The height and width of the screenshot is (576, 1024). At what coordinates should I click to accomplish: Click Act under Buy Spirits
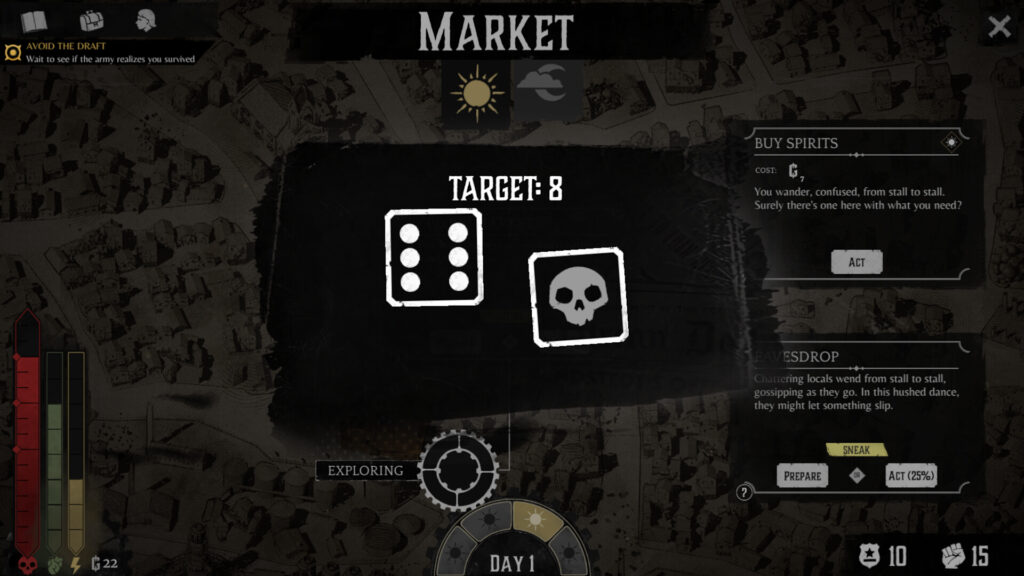click(x=857, y=262)
